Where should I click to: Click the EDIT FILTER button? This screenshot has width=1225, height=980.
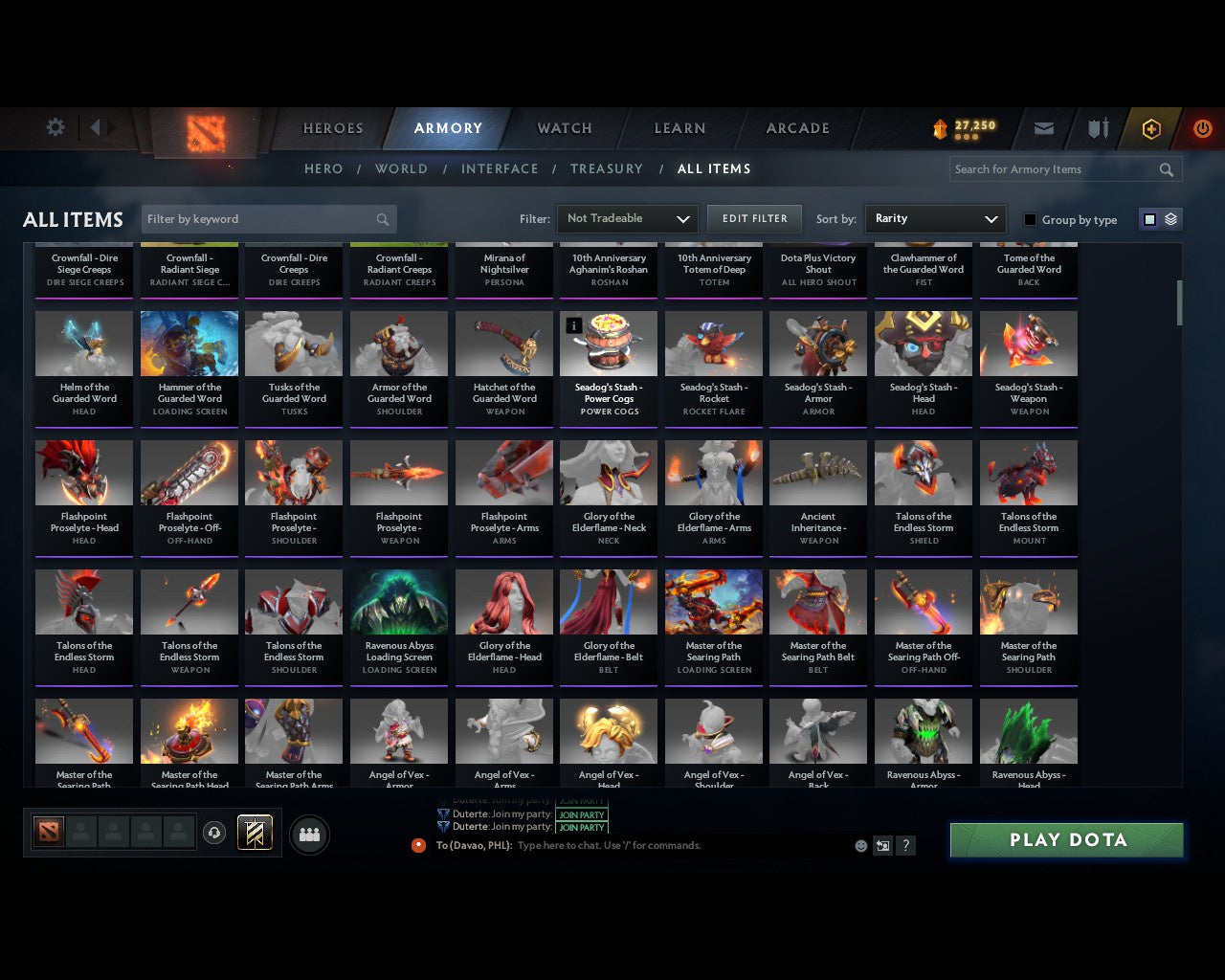[754, 218]
